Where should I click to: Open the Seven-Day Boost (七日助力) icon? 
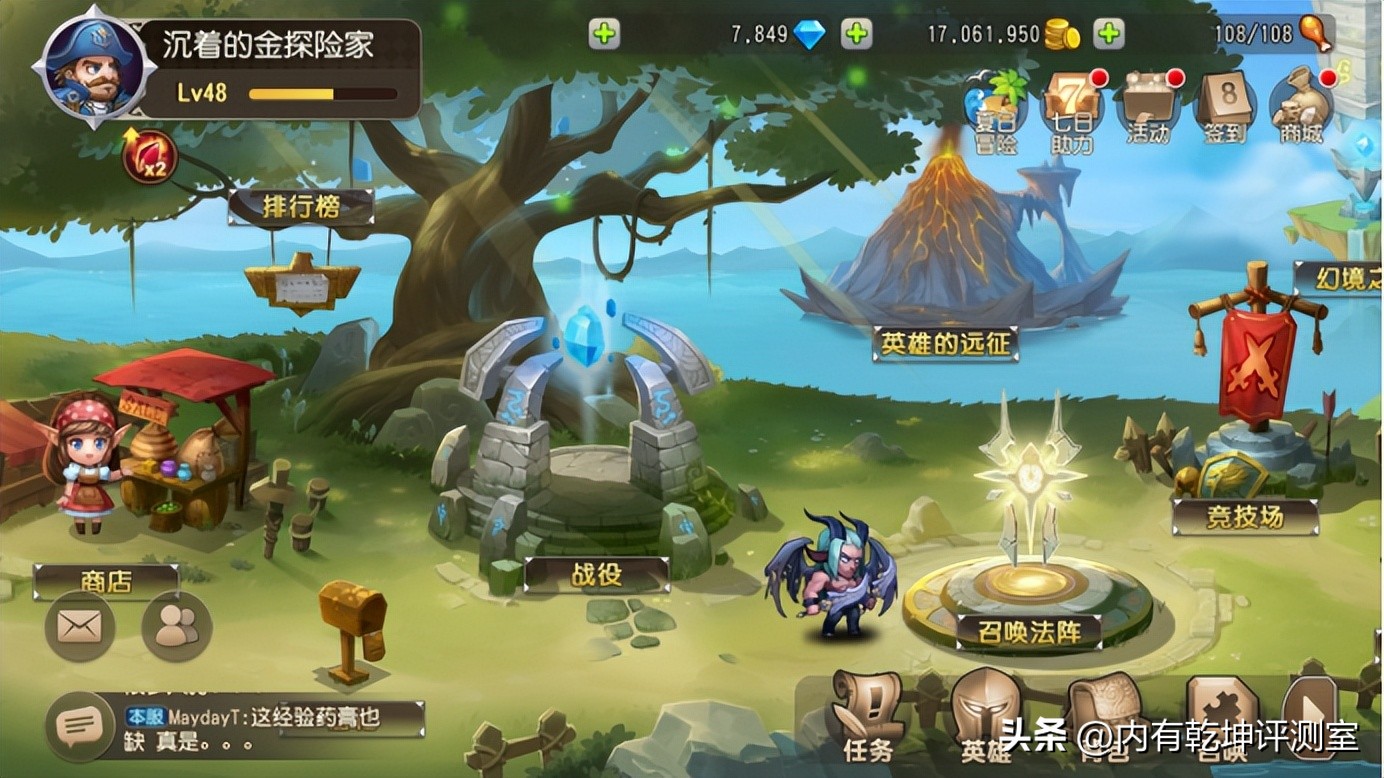tap(1072, 105)
